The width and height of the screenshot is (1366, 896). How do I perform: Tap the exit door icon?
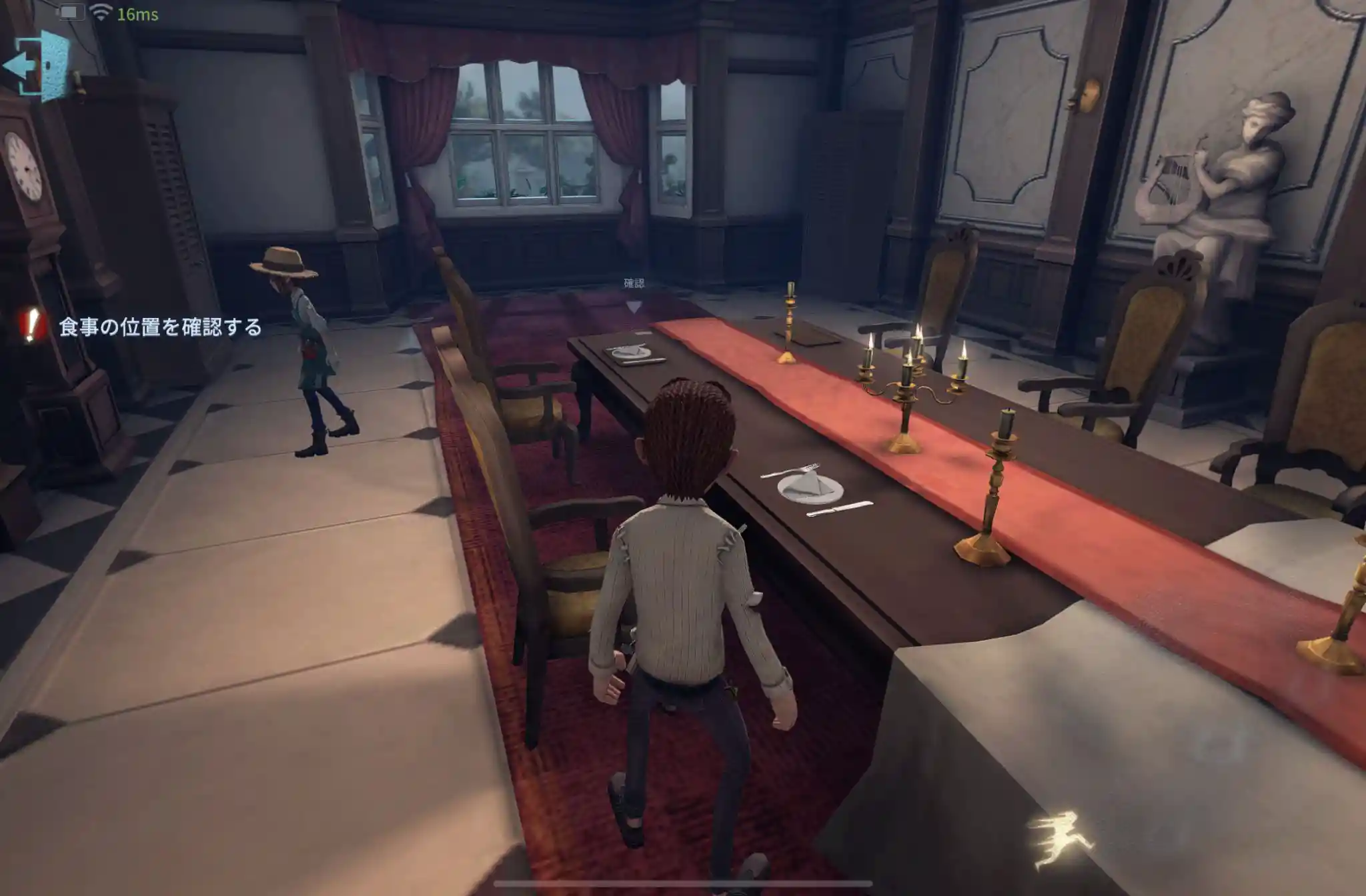(38, 66)
